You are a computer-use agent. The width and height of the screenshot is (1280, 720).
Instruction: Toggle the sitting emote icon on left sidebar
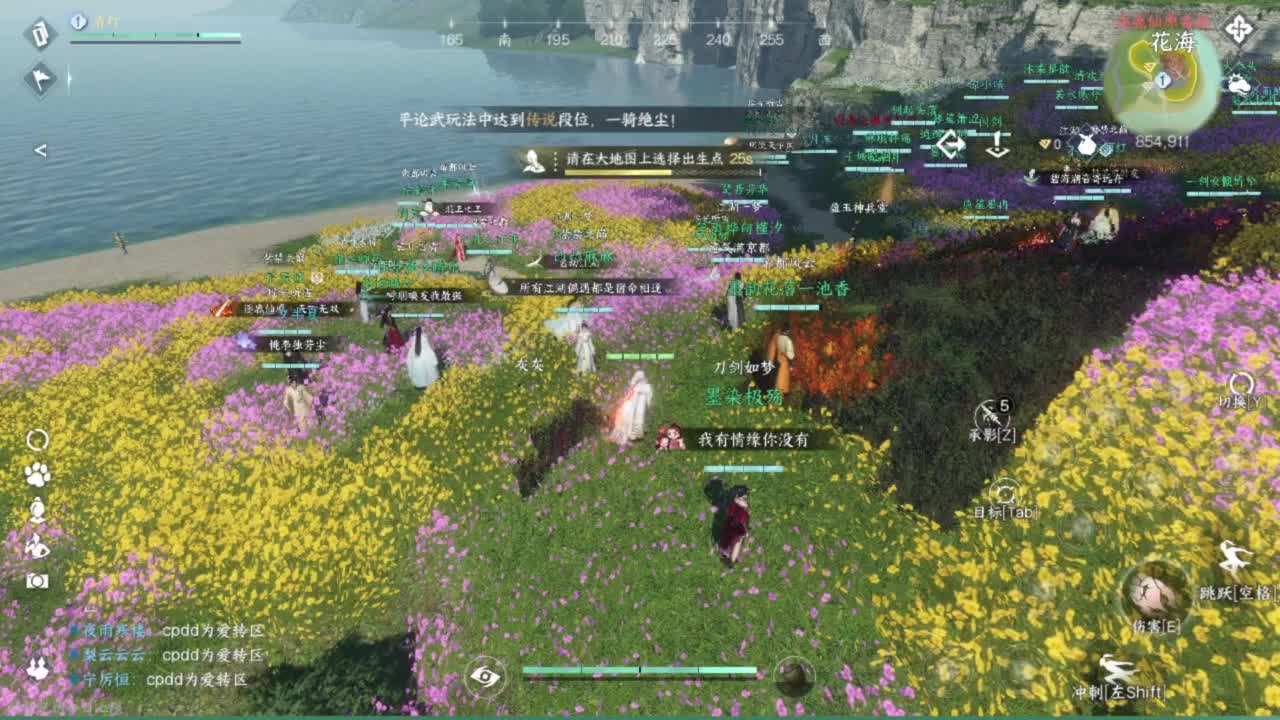click(x=35, y=512)
